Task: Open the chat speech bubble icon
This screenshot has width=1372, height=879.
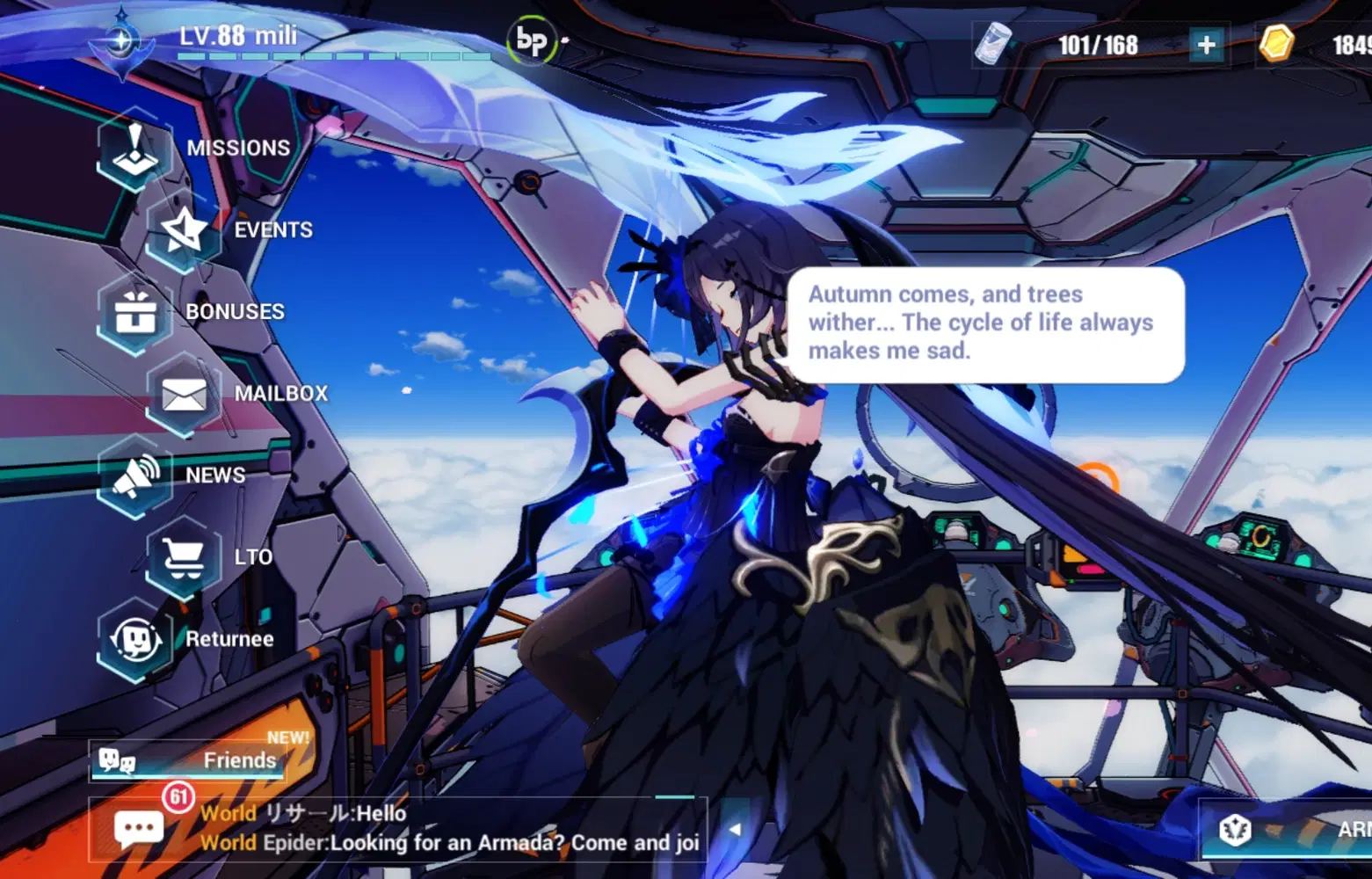Action: pos(138,827)
